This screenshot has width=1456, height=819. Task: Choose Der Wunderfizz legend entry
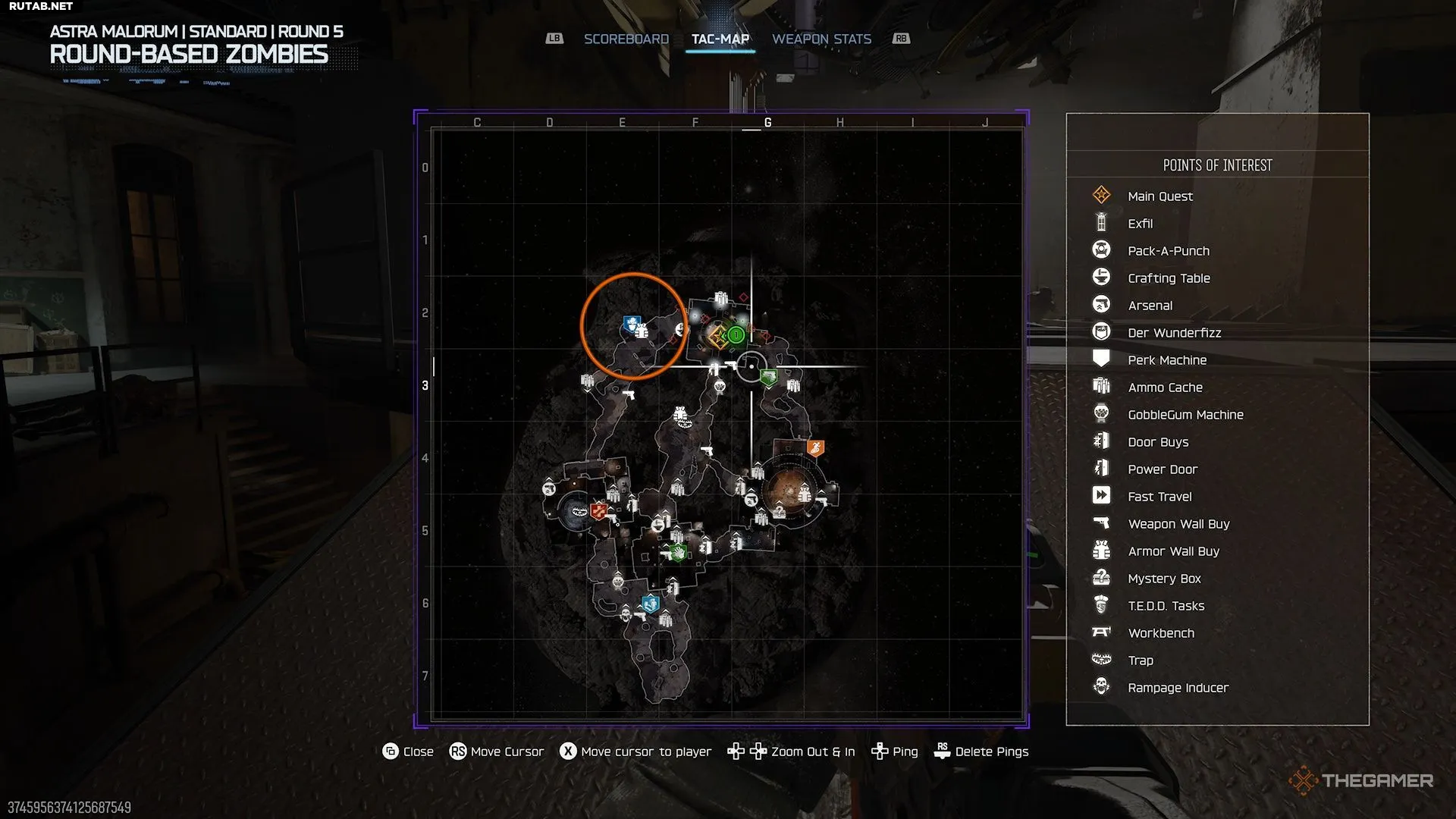[1174, 333]
